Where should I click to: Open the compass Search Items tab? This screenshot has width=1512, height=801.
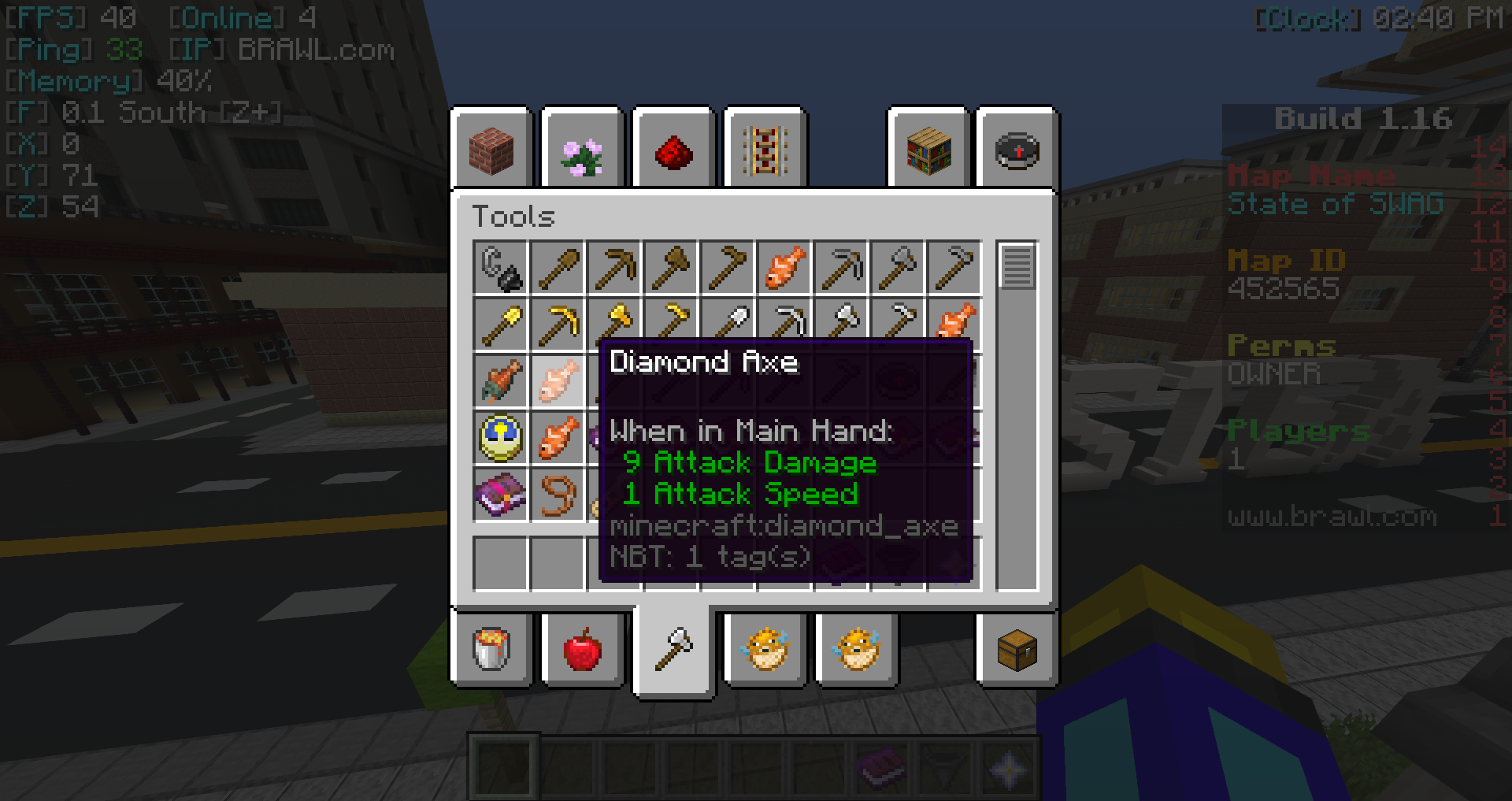[x=1017, y=150]
